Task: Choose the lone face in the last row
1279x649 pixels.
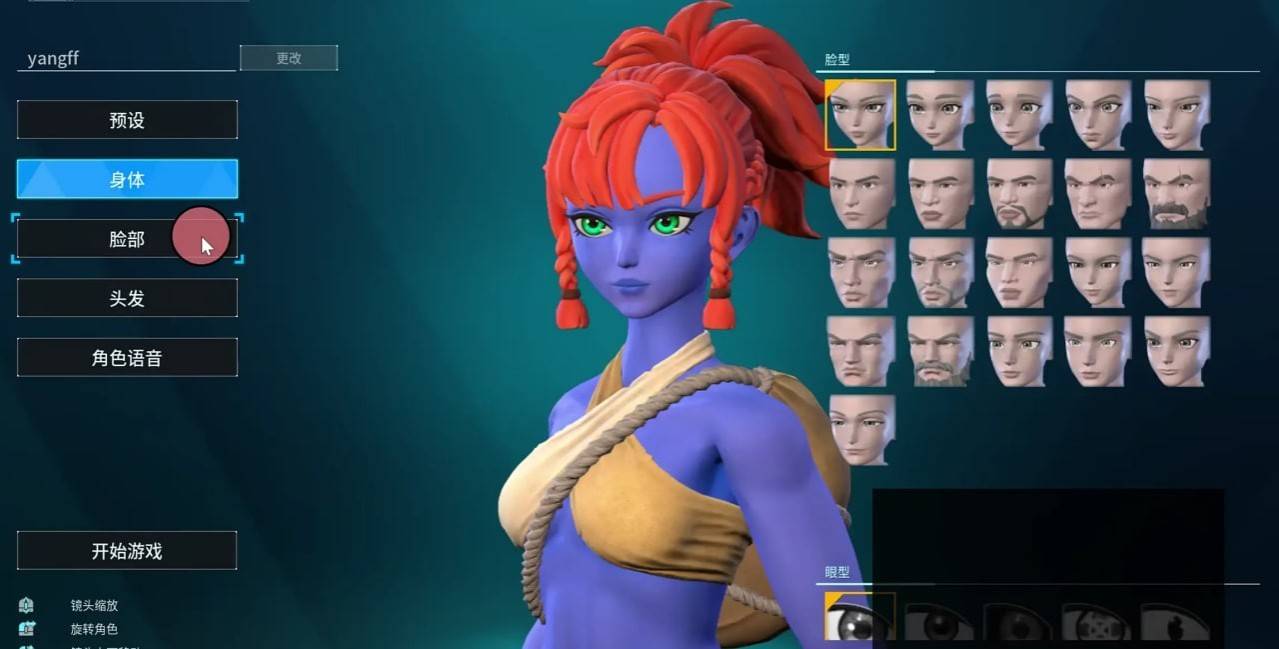Action: pyautogui.click(x=861, y=430)
